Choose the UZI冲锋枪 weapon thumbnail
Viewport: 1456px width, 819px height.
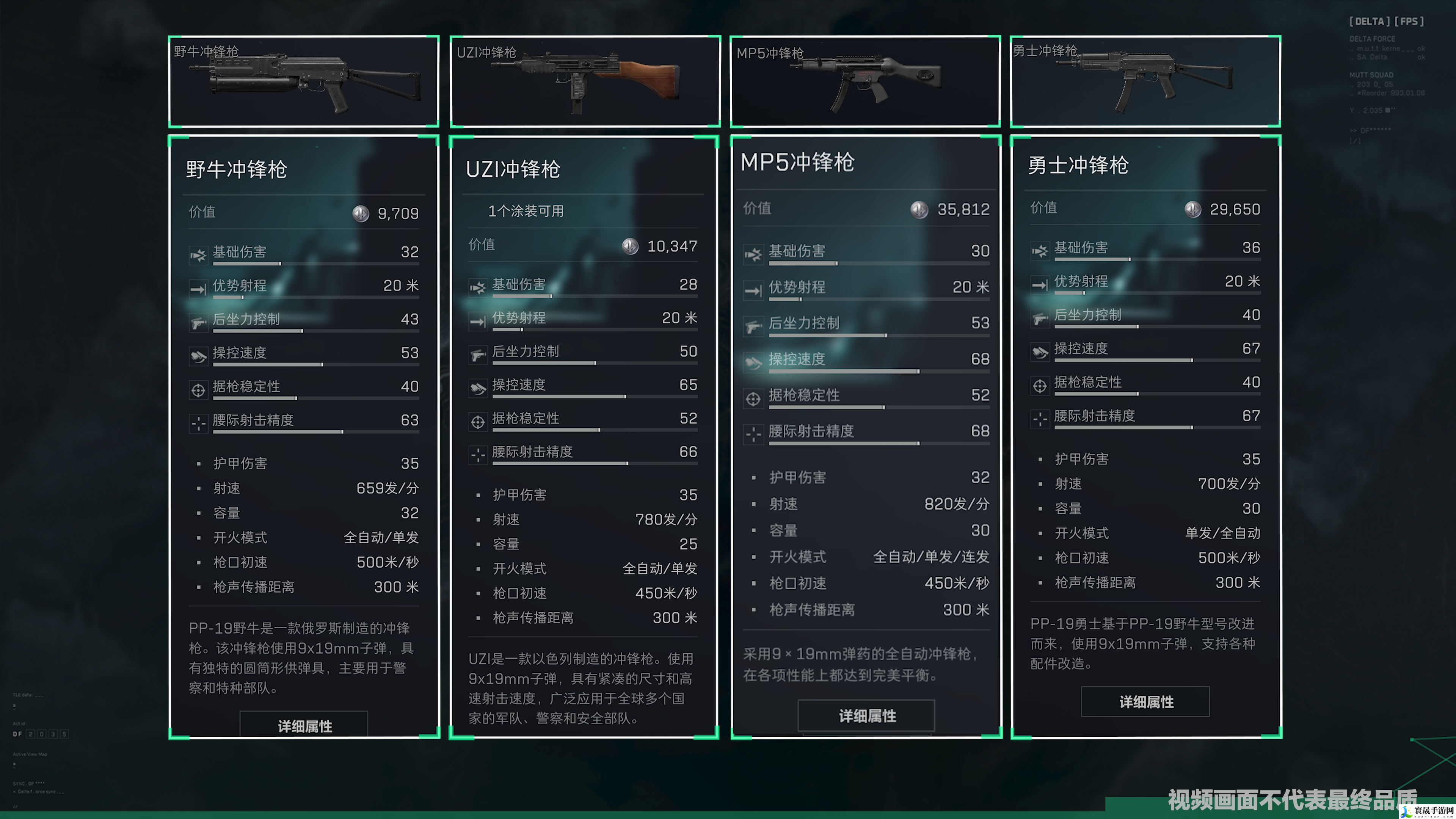pos(585,82)
